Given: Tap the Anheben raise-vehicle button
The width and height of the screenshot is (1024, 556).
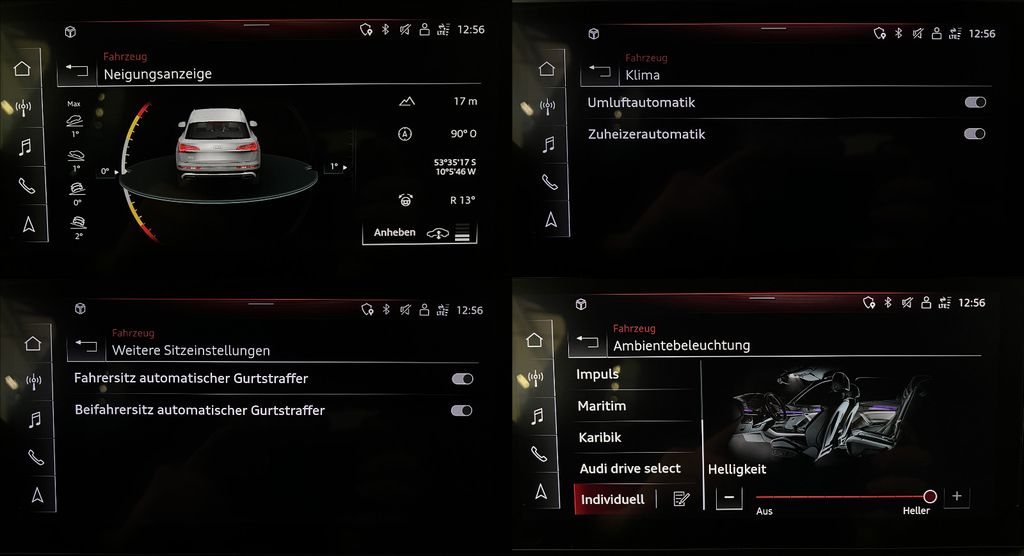Looking at the screenshot, I should 419,233.
